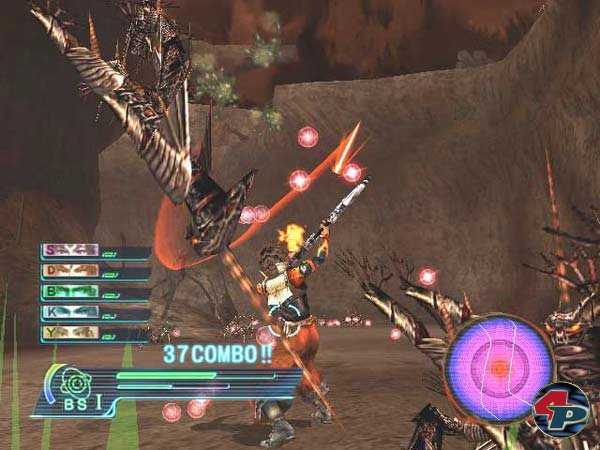Screen dimensions: 600x450
Task: Click the green BS emblem icon
Action: (73, 381)
